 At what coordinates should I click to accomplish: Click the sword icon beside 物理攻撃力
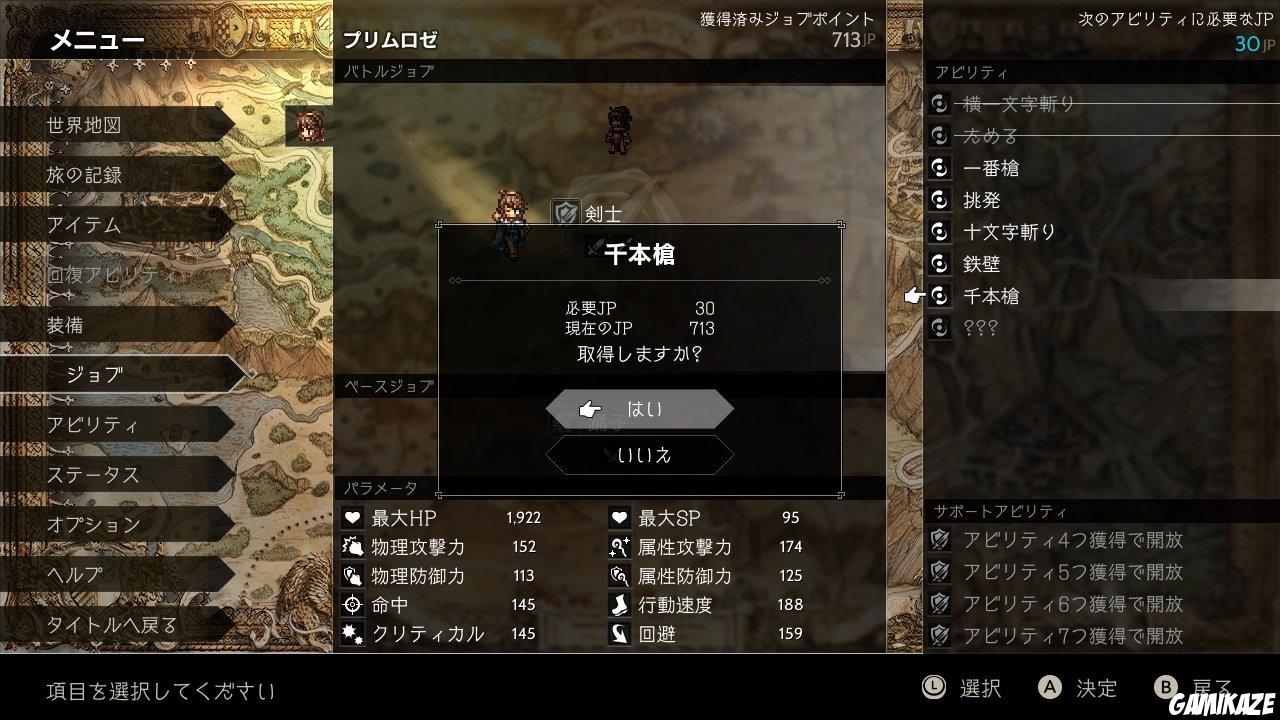point(355,546)
